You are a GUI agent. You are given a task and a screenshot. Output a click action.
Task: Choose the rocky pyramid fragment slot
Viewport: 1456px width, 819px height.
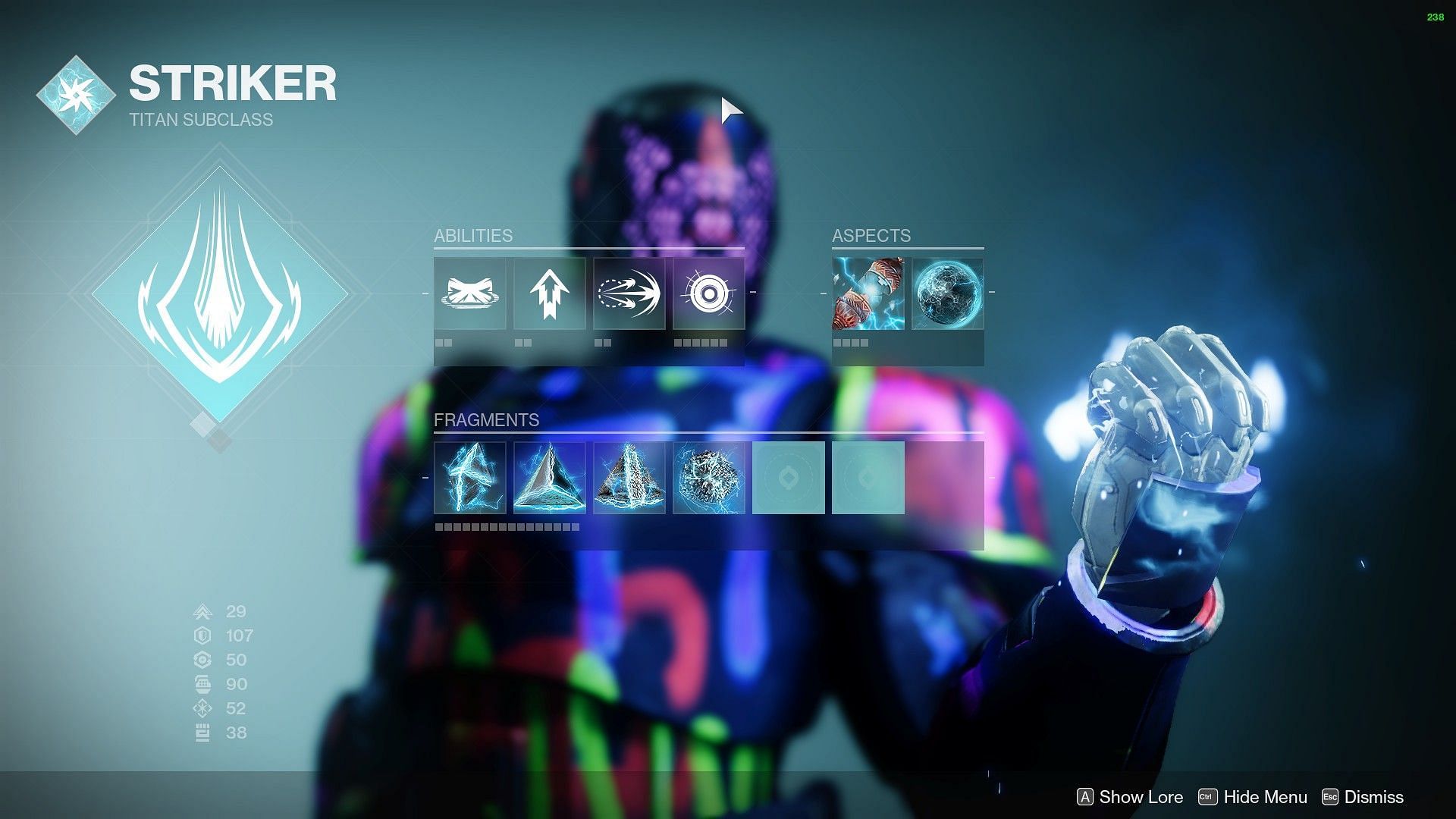click(629, 478)
